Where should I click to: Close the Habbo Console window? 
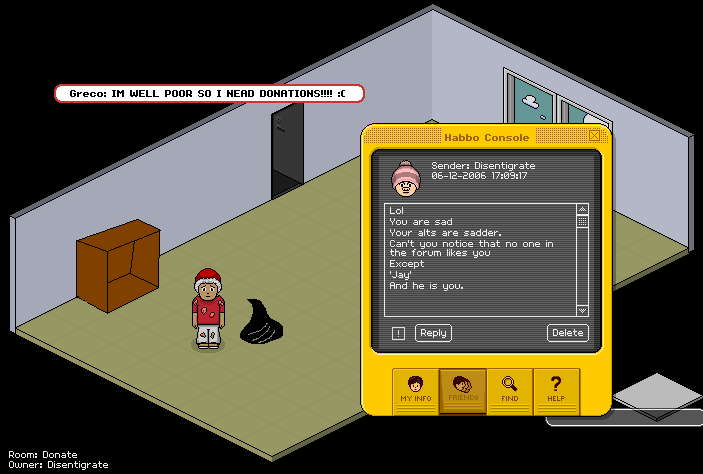click(595, 135)
